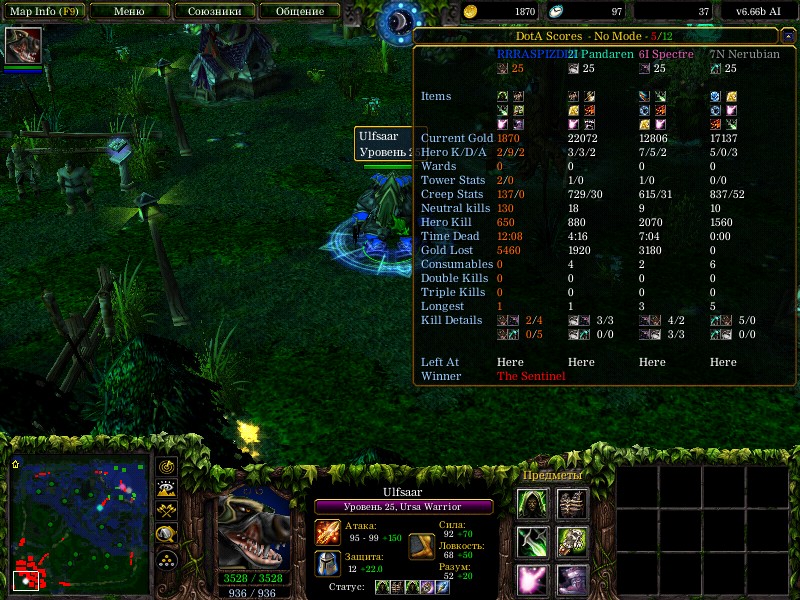Open the formation toggle button
This screenshot has height=600, width=800.
[x=167, y=559]
